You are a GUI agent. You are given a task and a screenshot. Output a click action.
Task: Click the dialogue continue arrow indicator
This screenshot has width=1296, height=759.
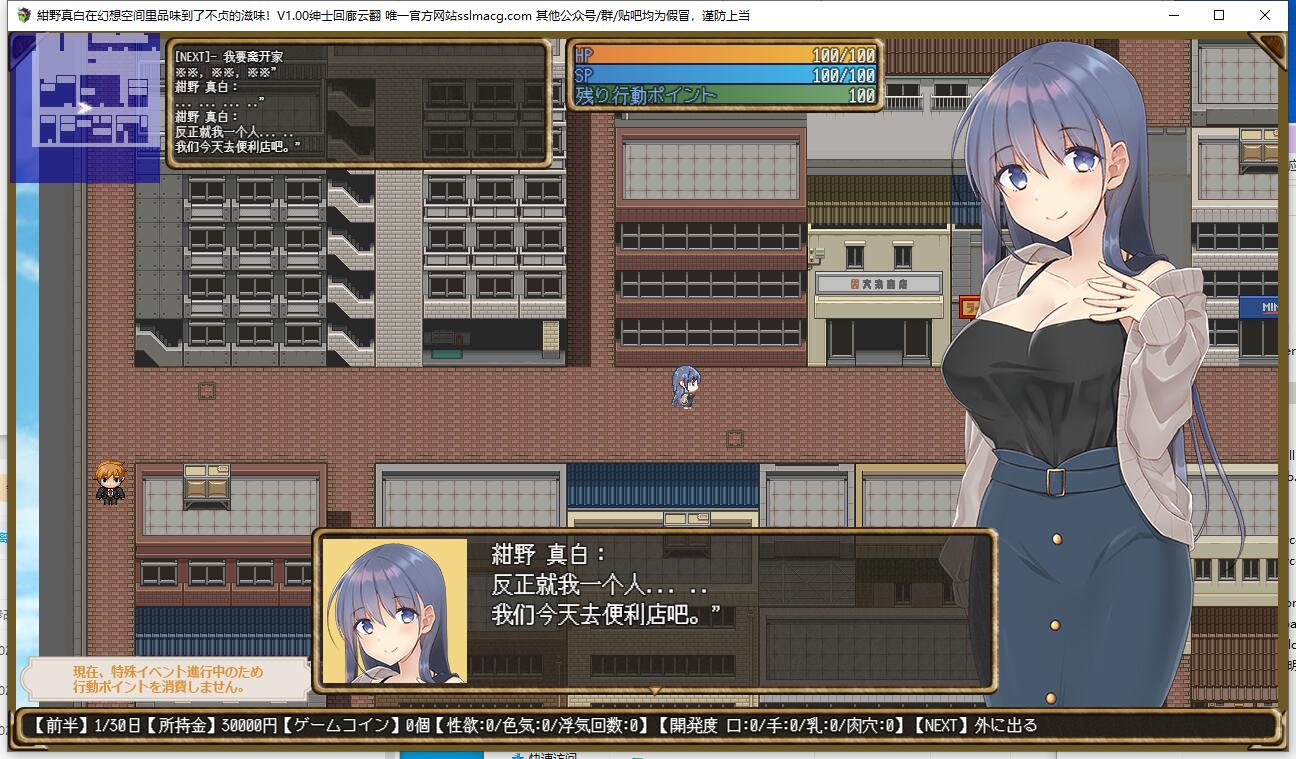(655, 690)
